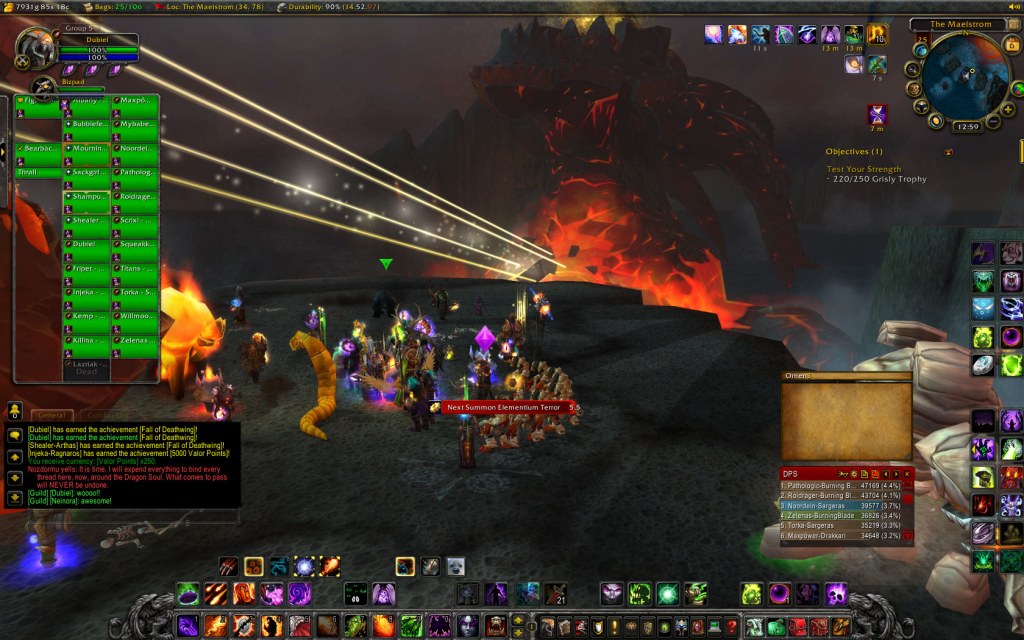Jump chat to the bottom

tap(15, 497)
